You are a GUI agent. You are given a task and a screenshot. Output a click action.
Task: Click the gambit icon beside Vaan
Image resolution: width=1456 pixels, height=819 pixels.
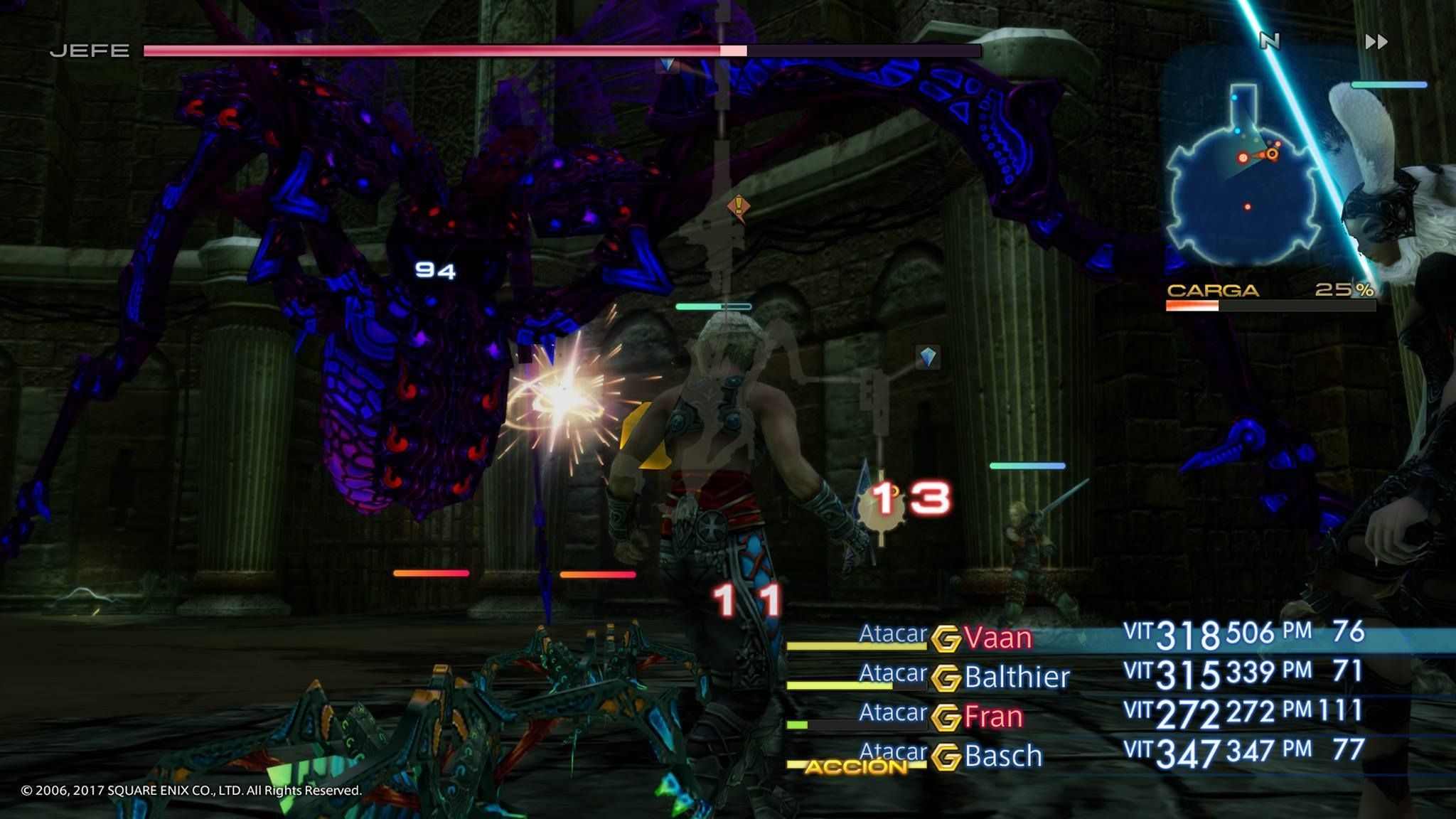tap(946, 638)
